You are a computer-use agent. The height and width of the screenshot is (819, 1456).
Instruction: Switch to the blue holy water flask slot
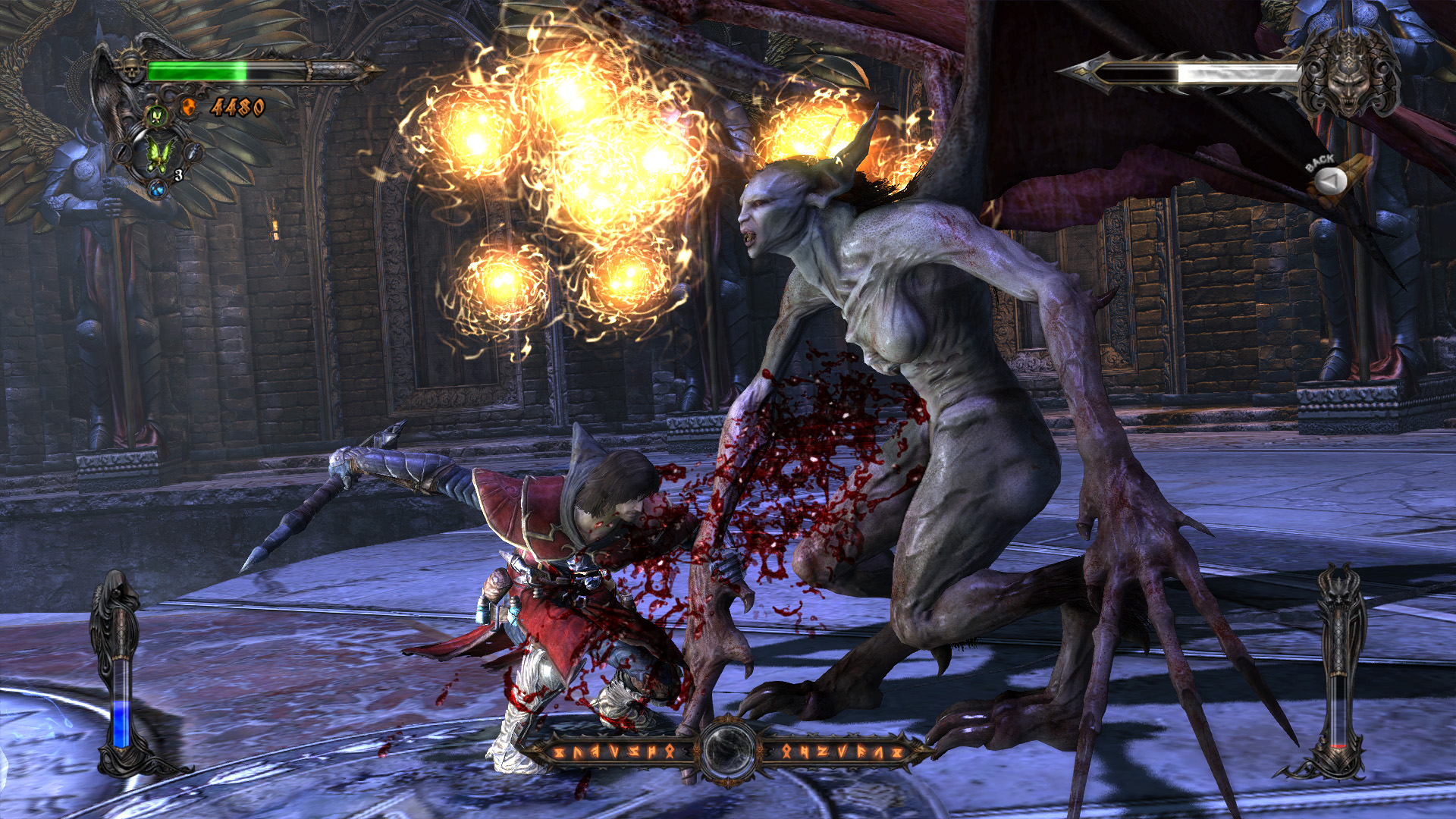158,189
